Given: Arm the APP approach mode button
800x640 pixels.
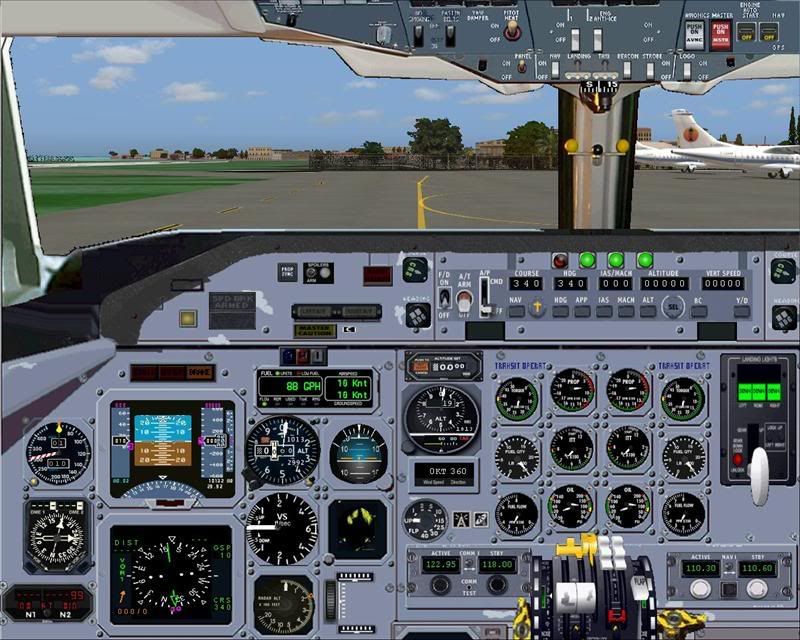Looking at the screenshot, I should tap(582, 311).
